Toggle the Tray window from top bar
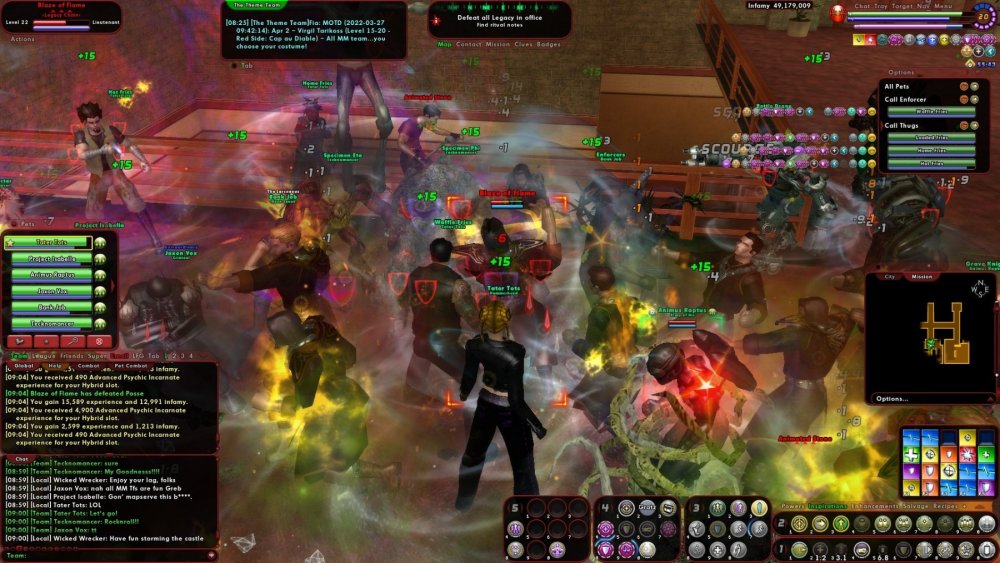This screenshot has width=1000, height=563. click(x=880, y=6)
